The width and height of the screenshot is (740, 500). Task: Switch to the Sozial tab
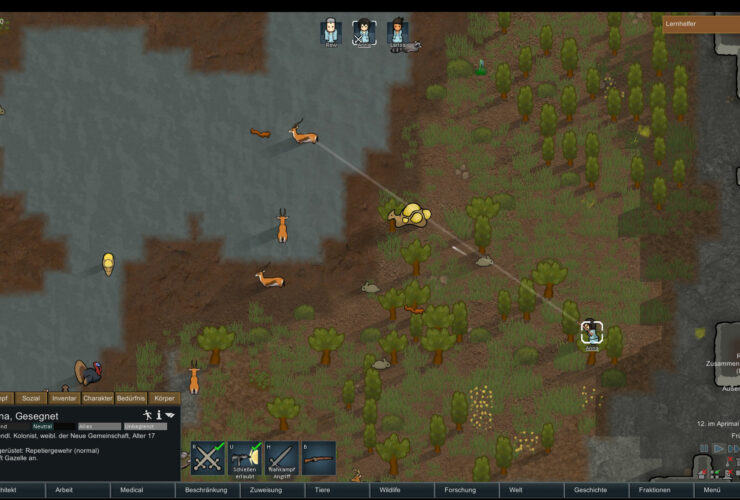click(x=31, y=398)
